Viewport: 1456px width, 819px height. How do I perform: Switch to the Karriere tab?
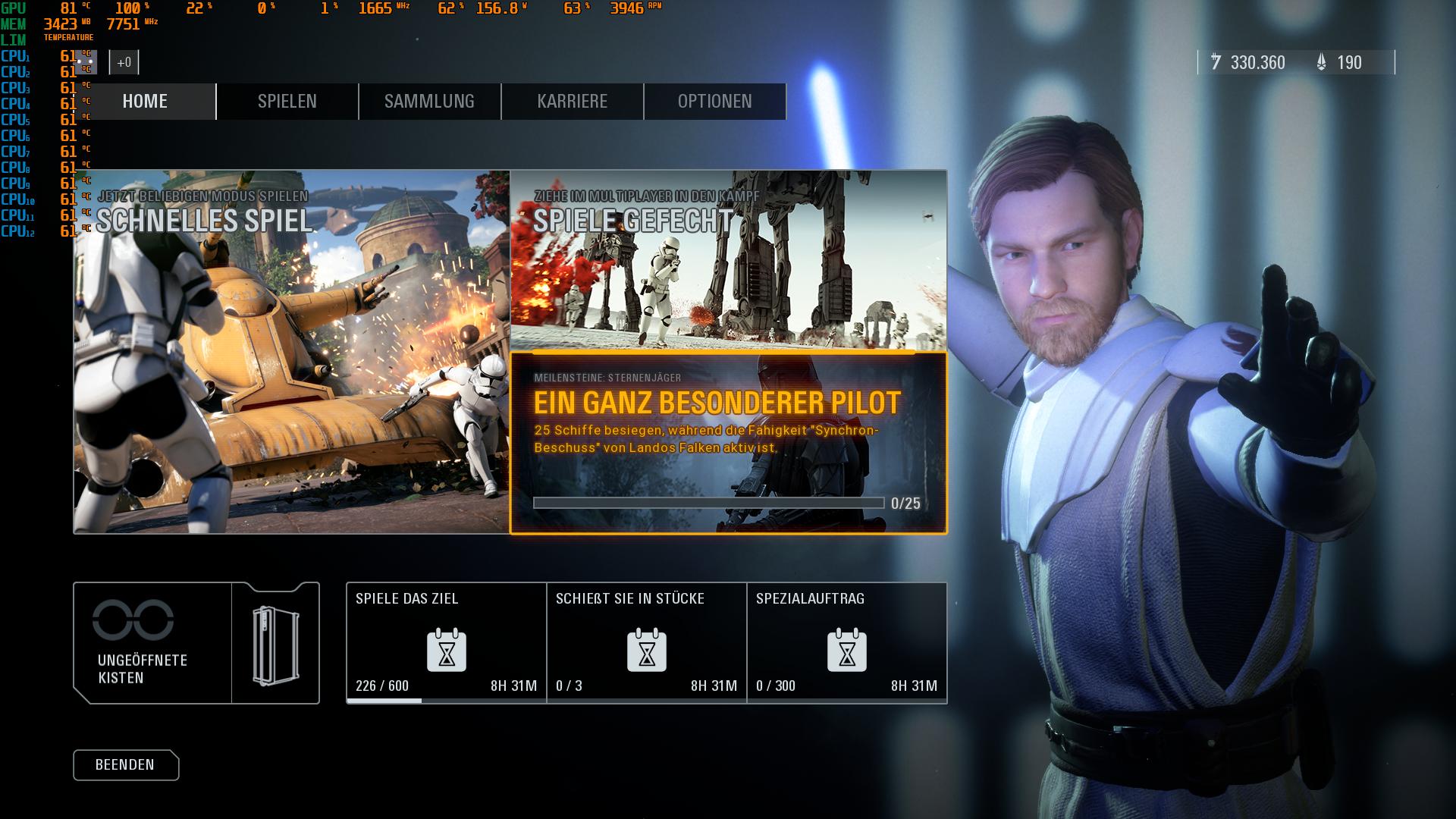click(572, 101)
